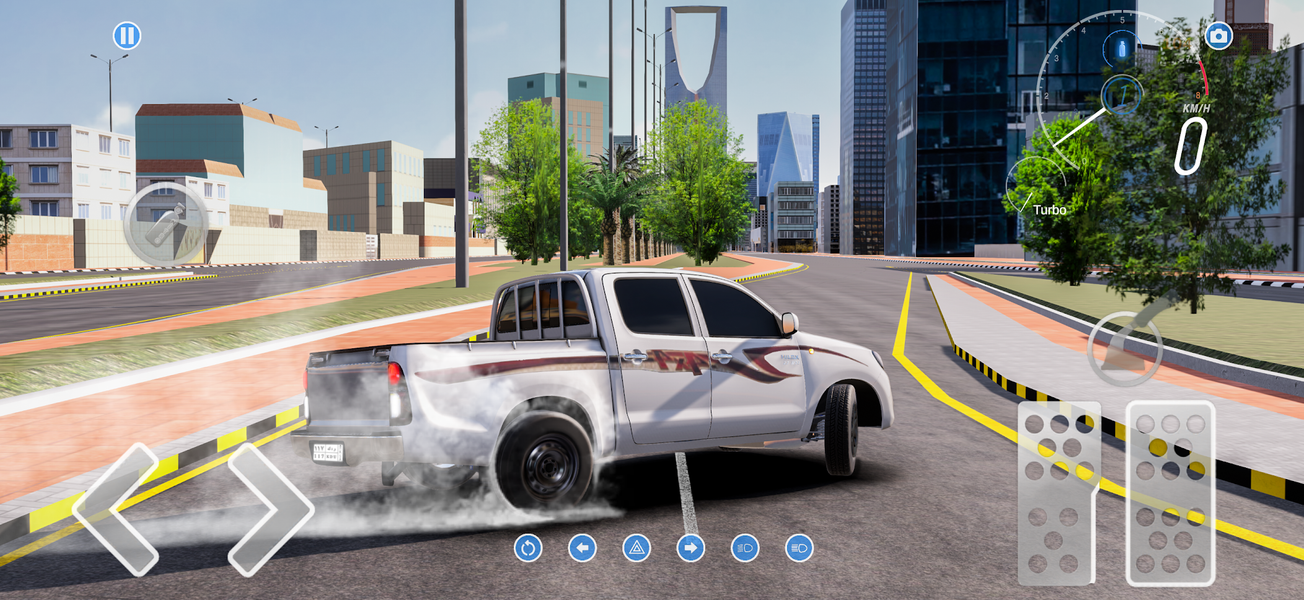Switch on the high-beam headlights

coord(799,548)
